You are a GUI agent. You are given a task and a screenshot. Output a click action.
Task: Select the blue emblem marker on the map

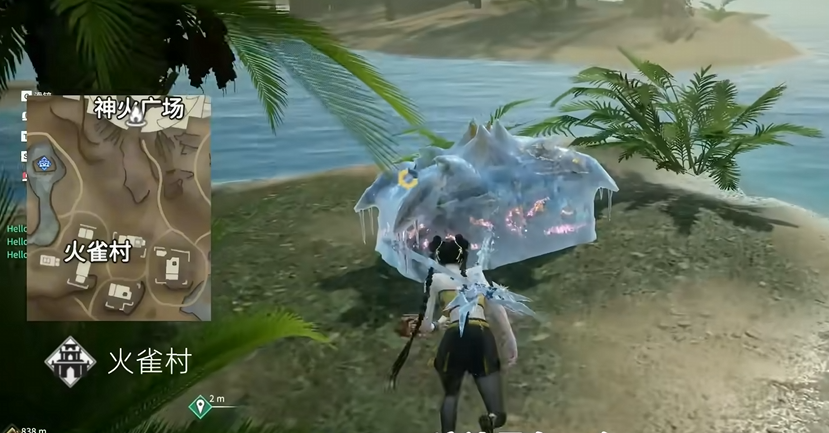pos(45,161)
